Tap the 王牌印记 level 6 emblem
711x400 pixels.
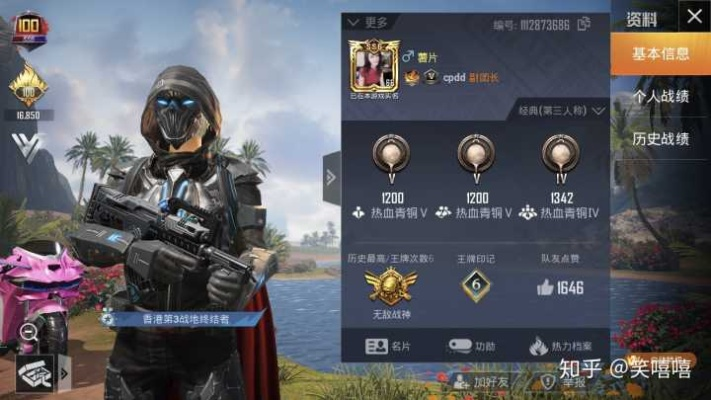coord(476,287)
